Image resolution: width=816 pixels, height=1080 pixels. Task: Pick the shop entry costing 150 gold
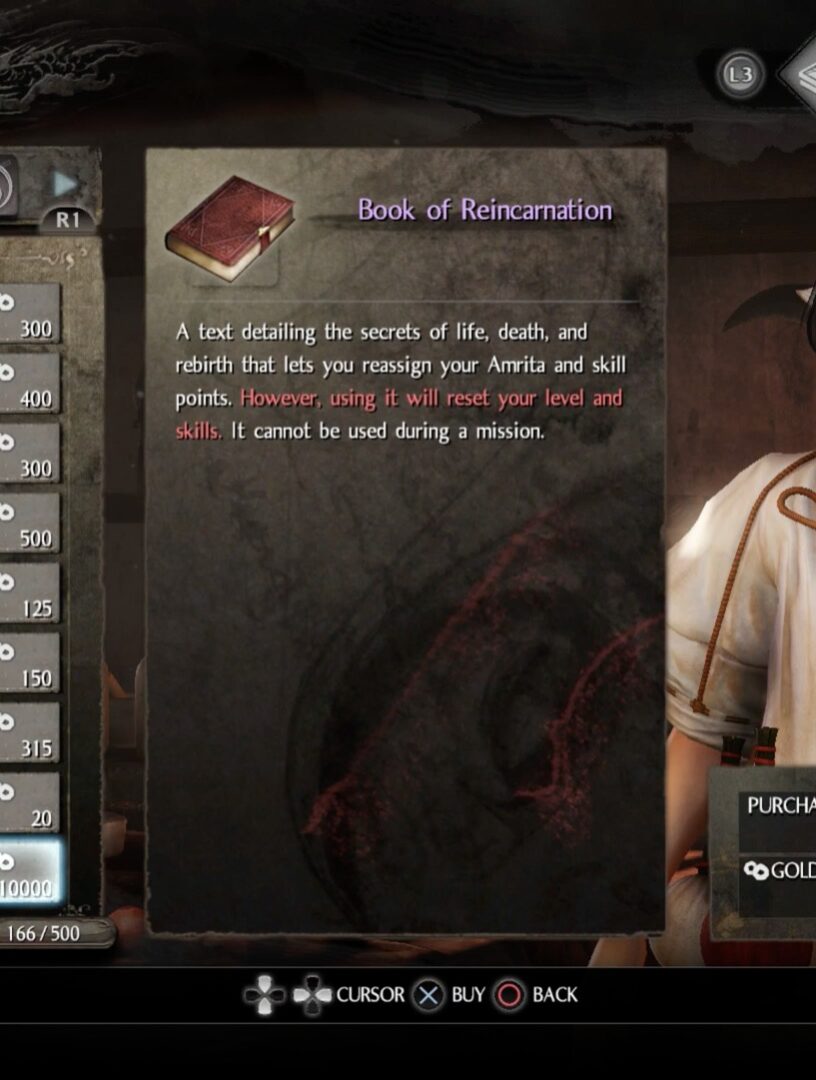tap(28, 663)
